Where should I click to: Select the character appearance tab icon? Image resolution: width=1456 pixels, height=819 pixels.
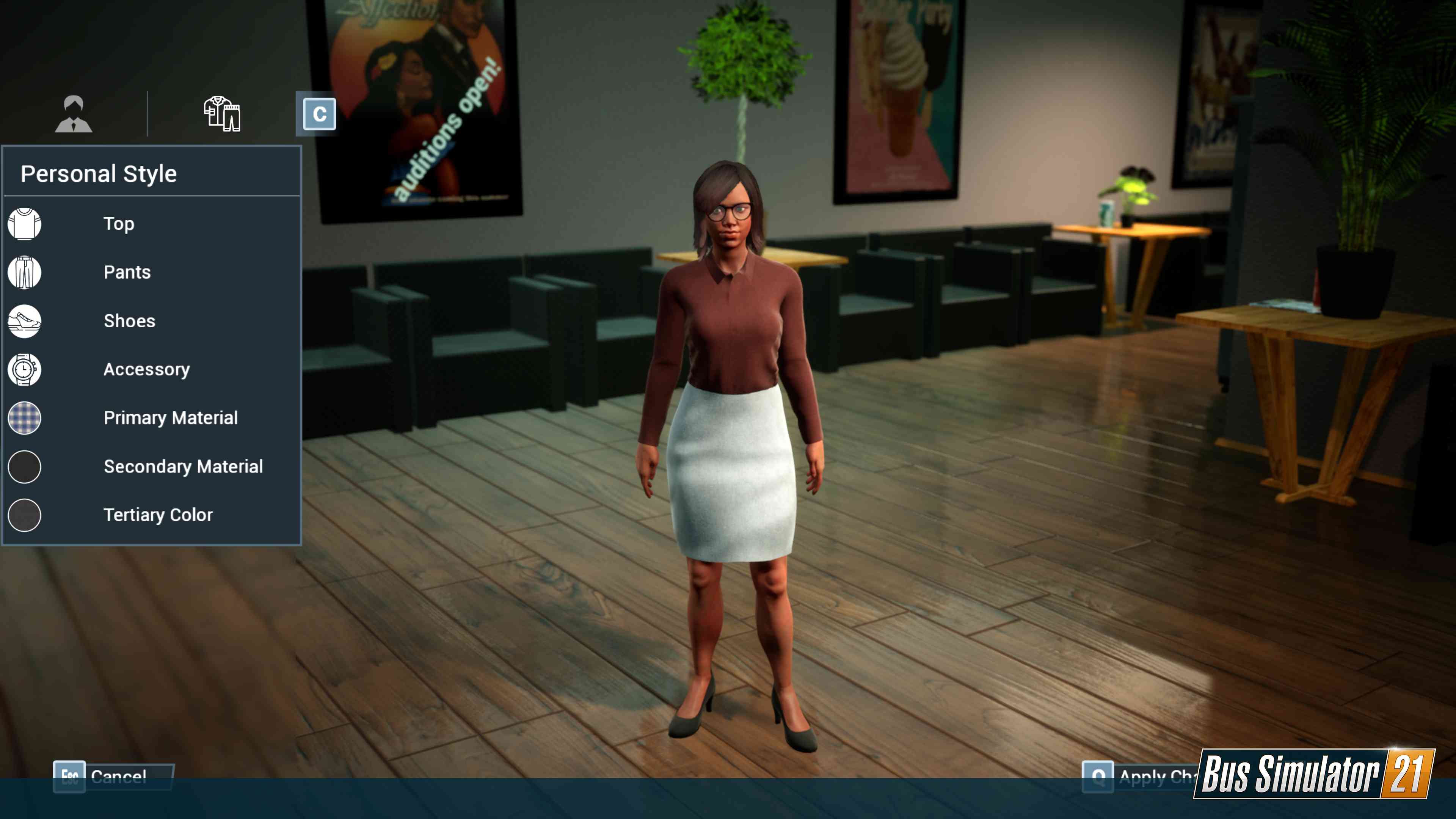tap(74, 113)
